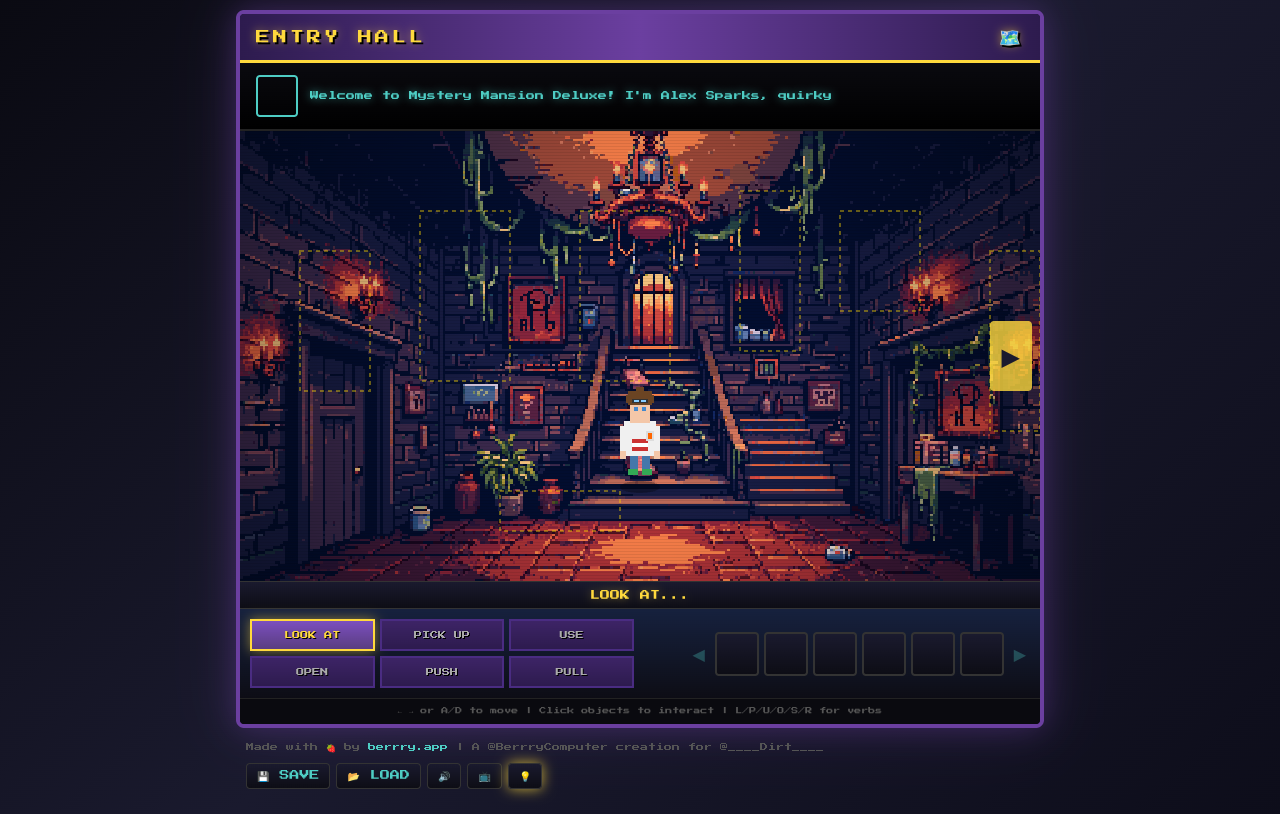The image size is (1280, 814).
Task: Open the mansion map
Action: (1009, 37)
